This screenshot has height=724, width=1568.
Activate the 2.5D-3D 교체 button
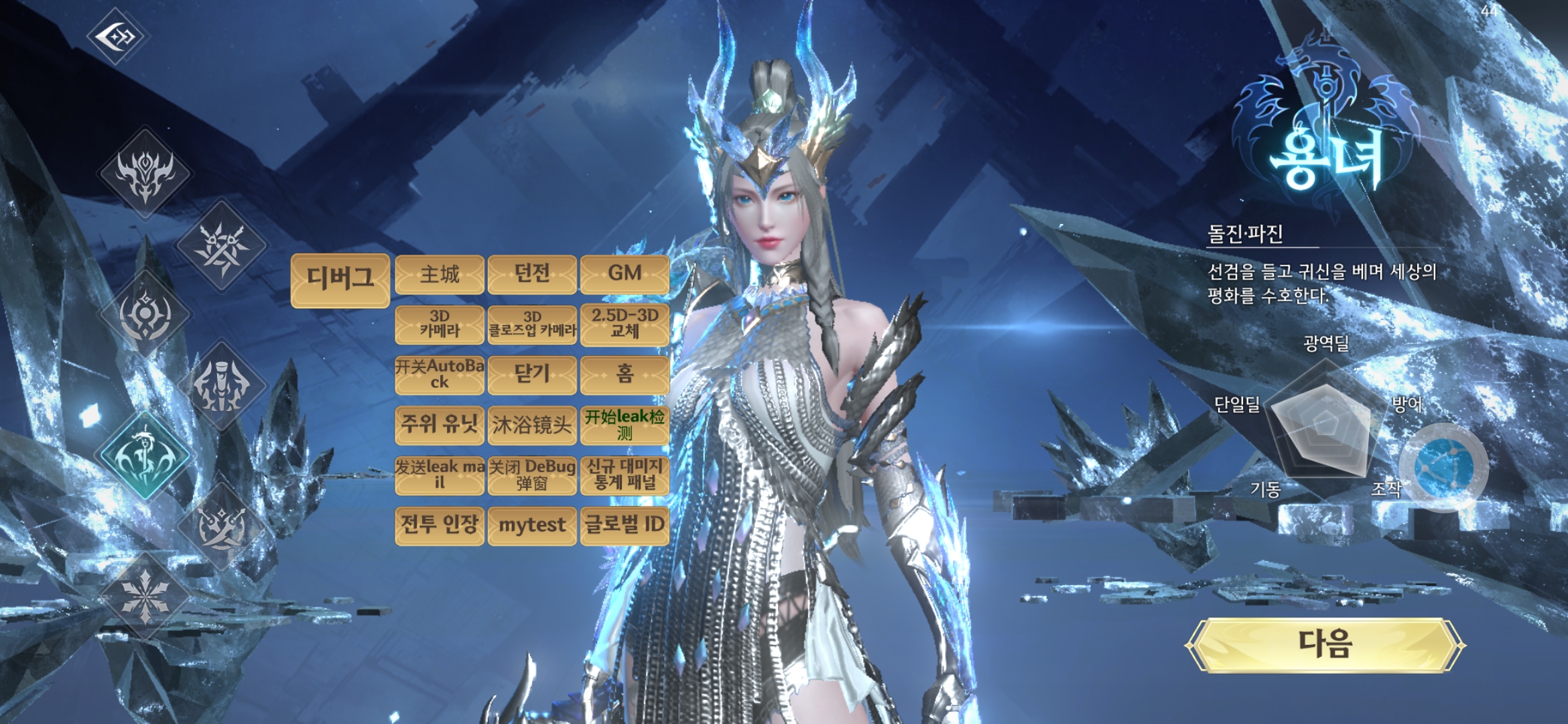(625, 324)
